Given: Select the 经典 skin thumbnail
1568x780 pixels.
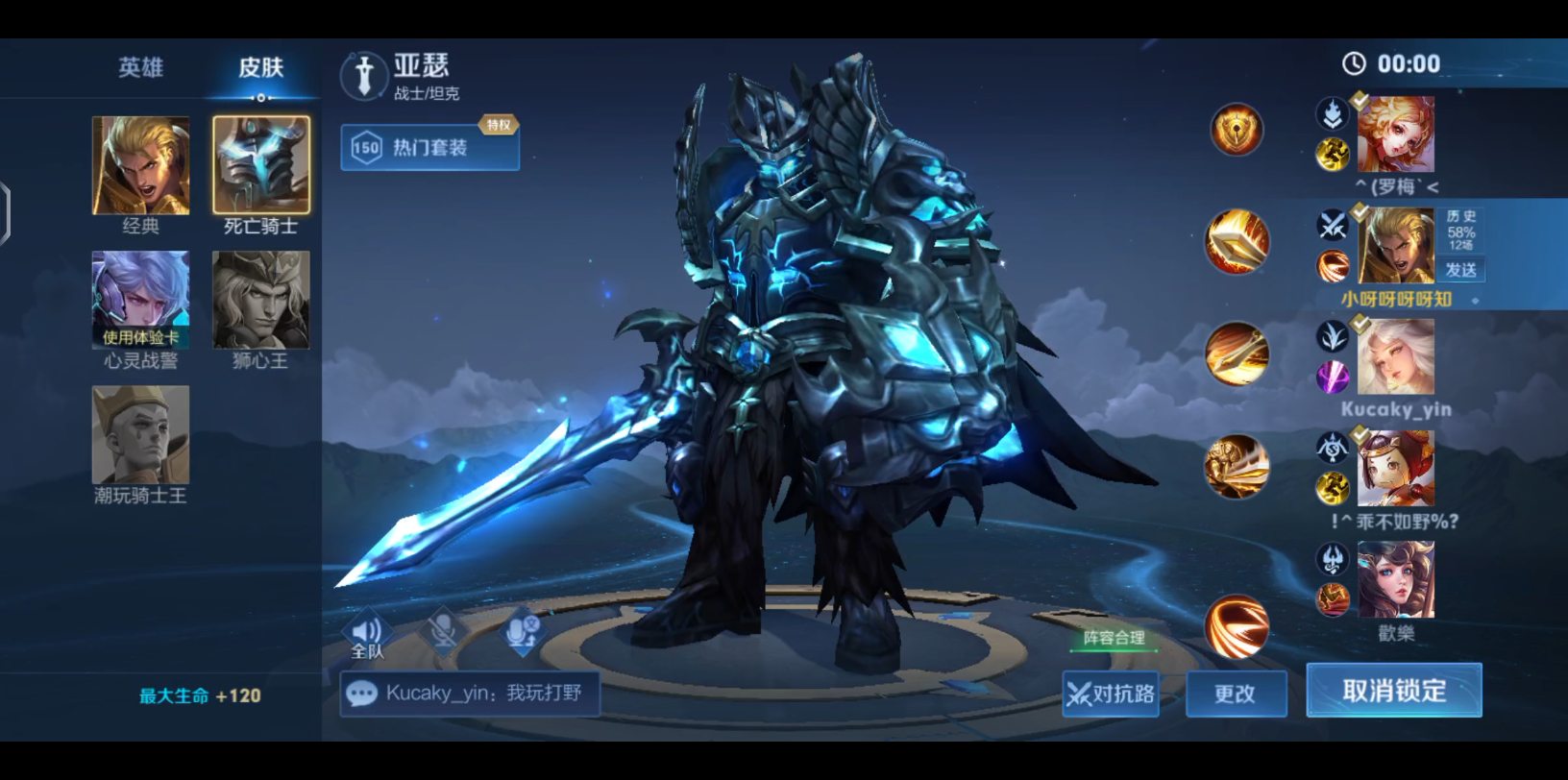Looking at the screenshot, I should [x=140, y=165].
